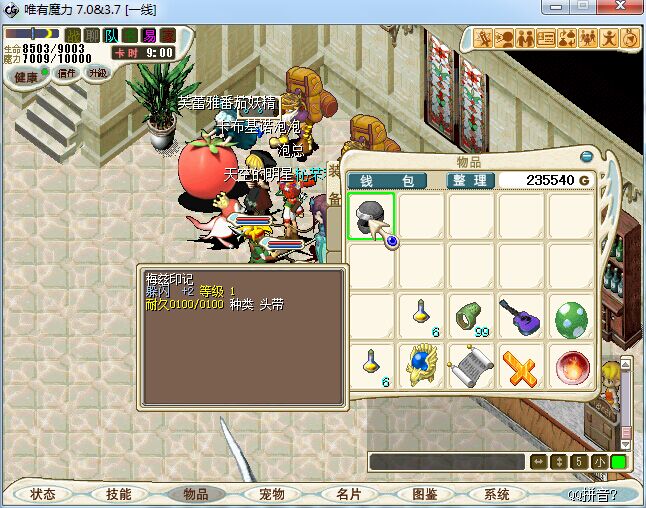Open the 技能 skills menu
The image size is (646, 508).
[119, 494]
